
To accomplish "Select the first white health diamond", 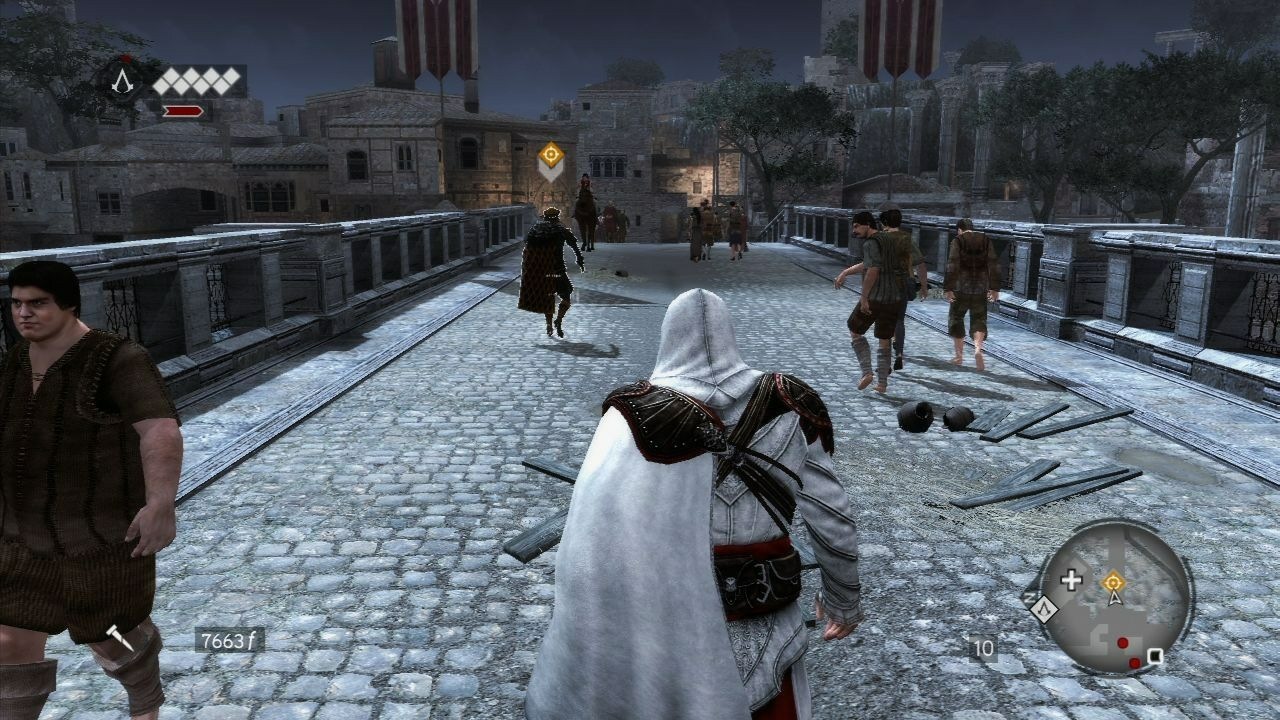I will click(163, 81).
